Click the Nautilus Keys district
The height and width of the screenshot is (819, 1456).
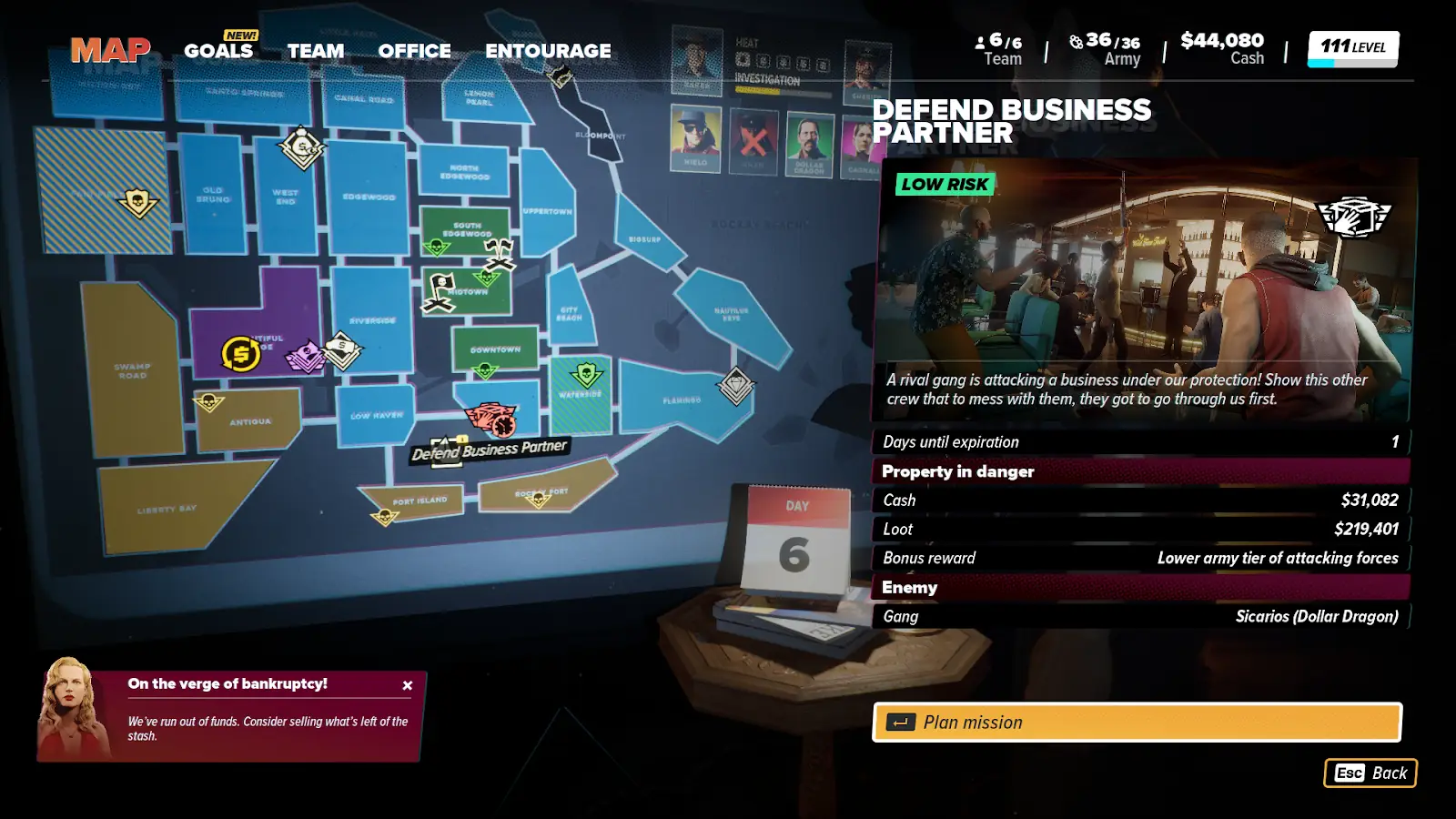(730, 314)
